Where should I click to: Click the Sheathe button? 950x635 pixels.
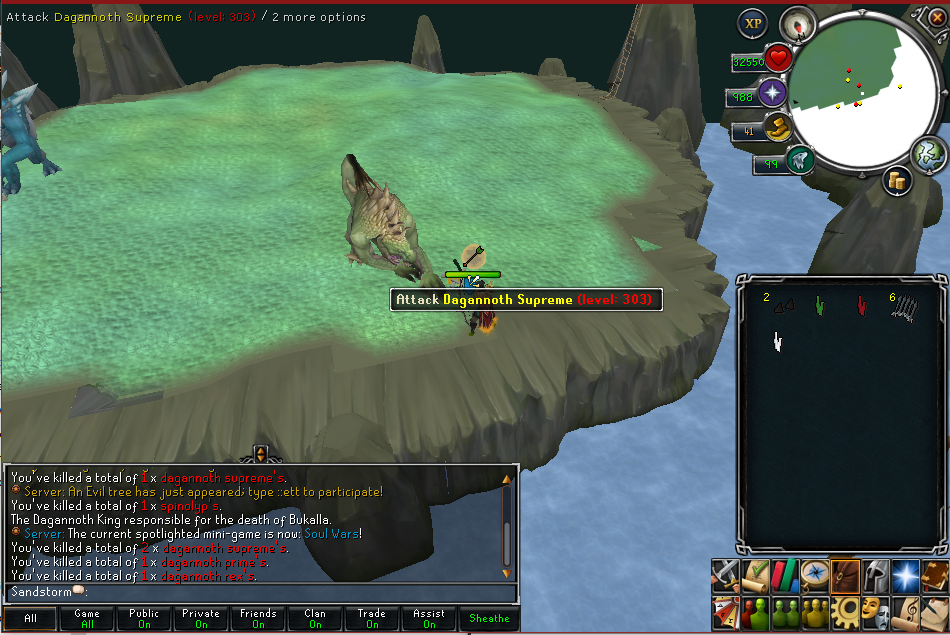coord(489,618)
